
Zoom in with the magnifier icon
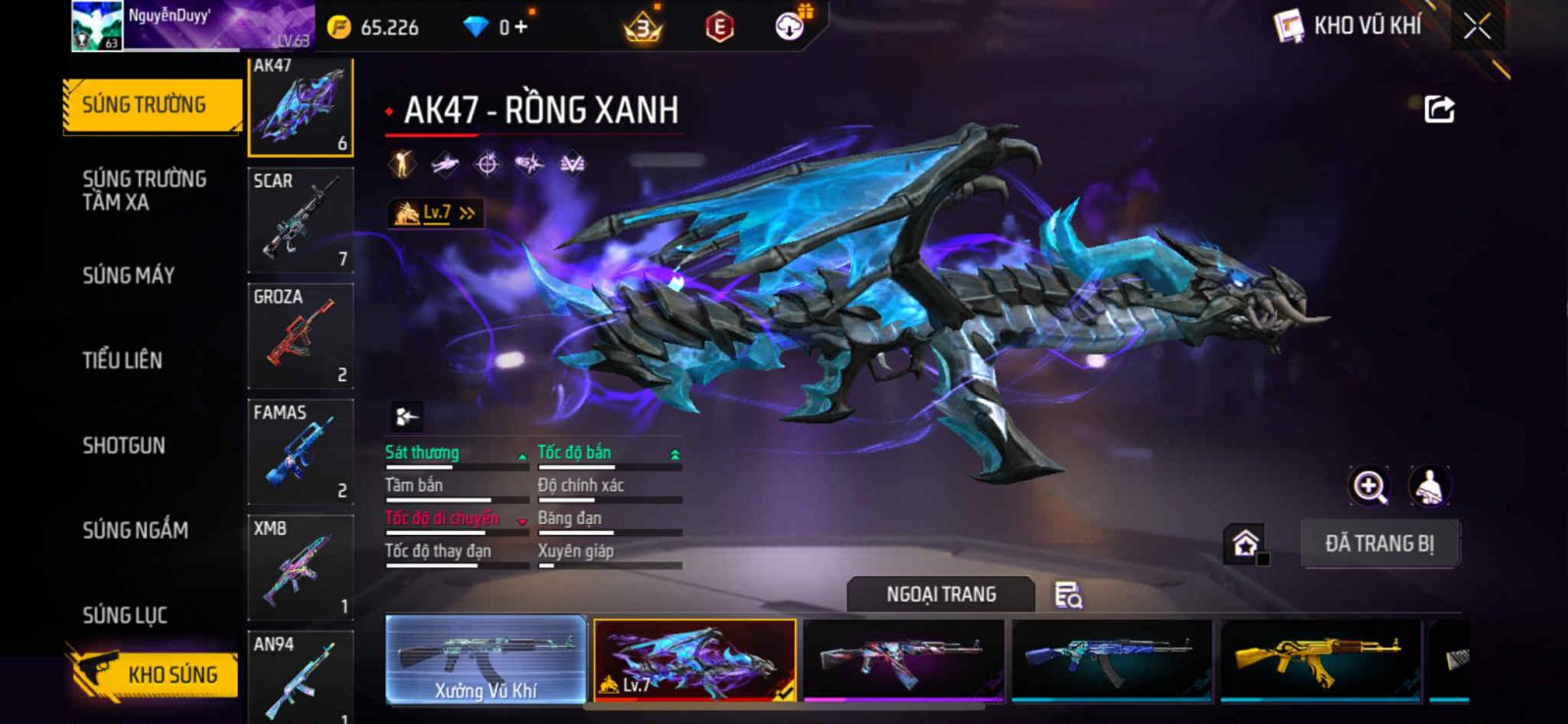pos(1369,486)
